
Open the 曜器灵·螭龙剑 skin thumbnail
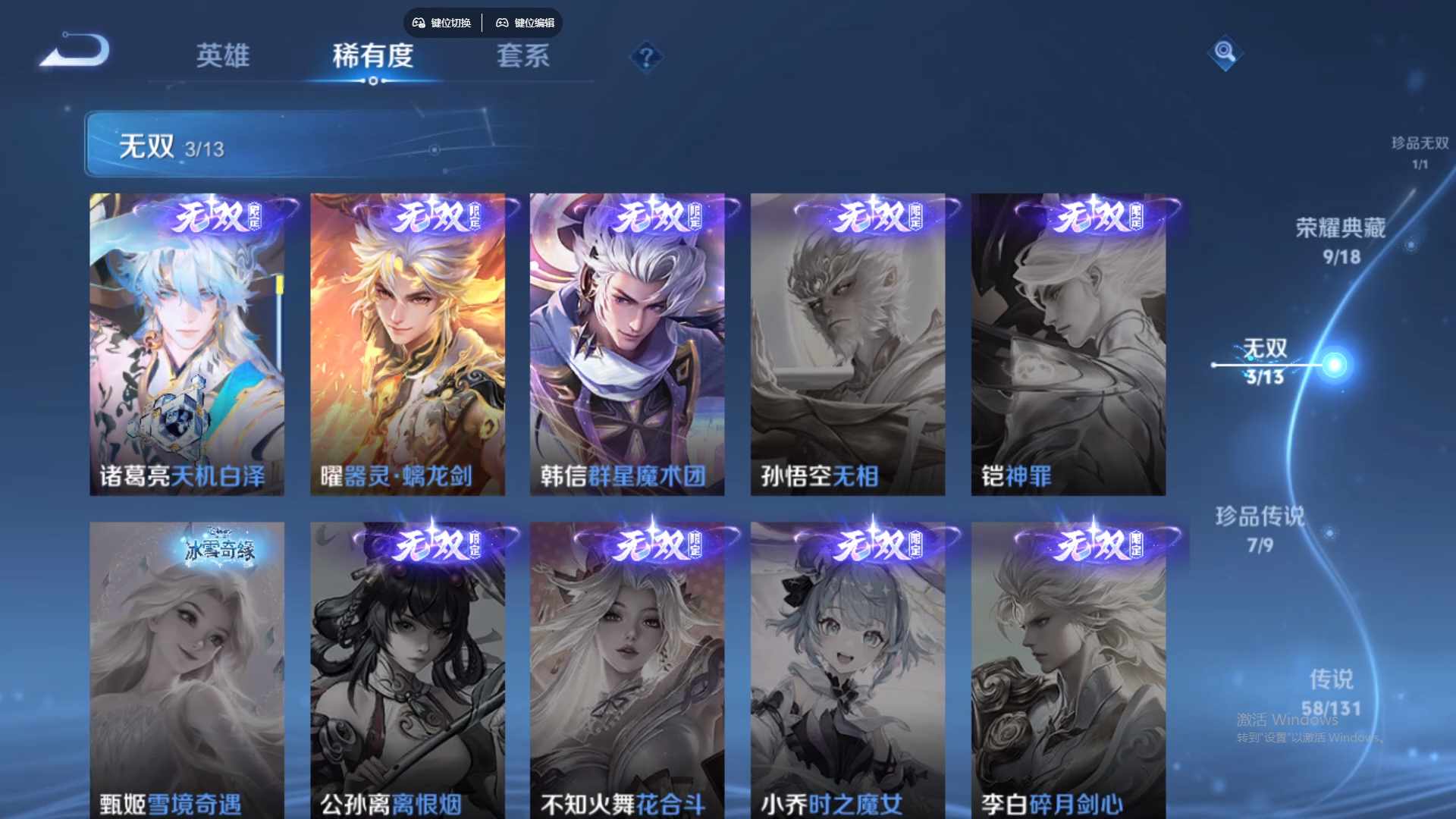point(407,341)
